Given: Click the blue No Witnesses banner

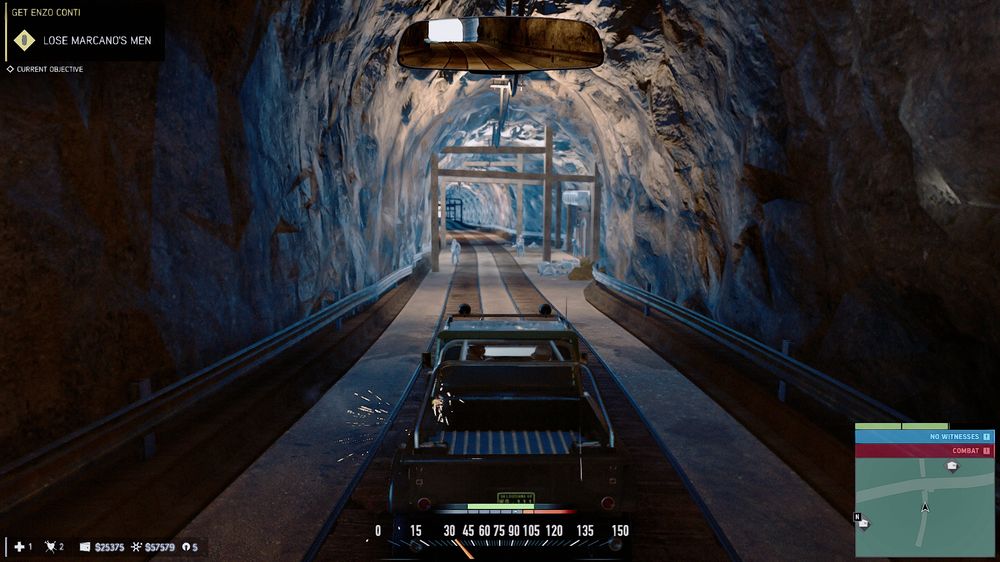Looking at the screenshot, I should 924,436.
